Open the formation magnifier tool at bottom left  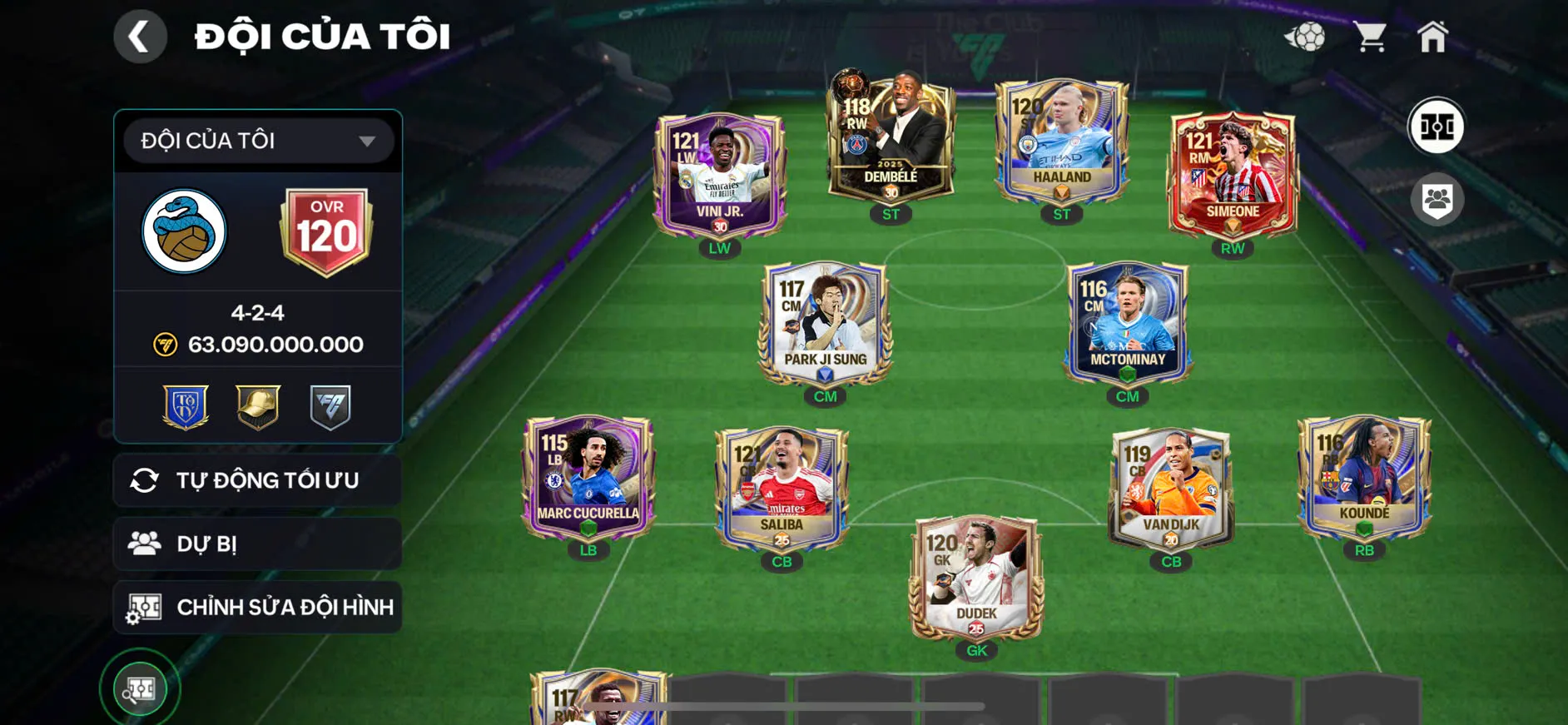(x=141, y=688)
